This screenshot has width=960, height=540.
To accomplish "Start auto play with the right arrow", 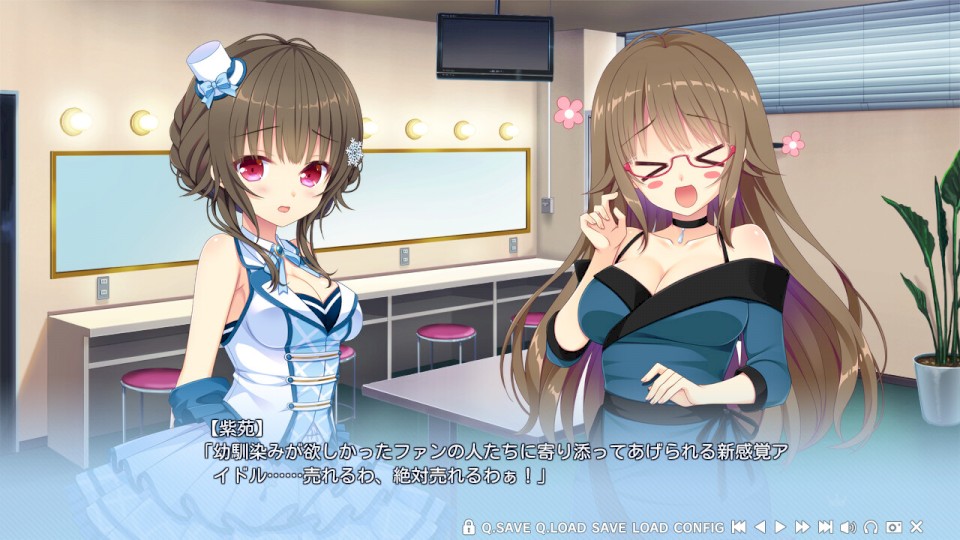I will (x=780, y=527).
